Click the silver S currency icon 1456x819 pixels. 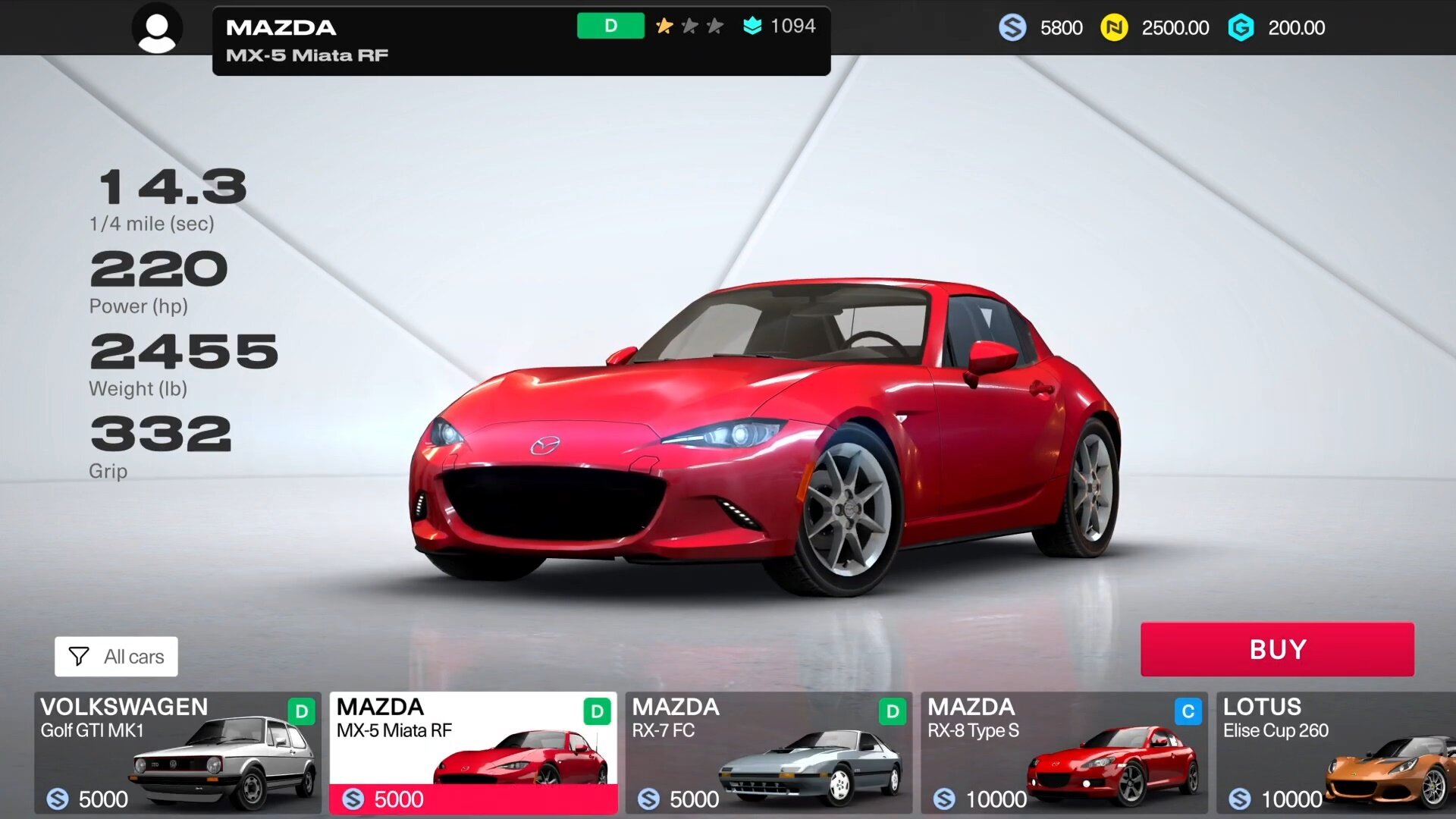coord(1012,28)
